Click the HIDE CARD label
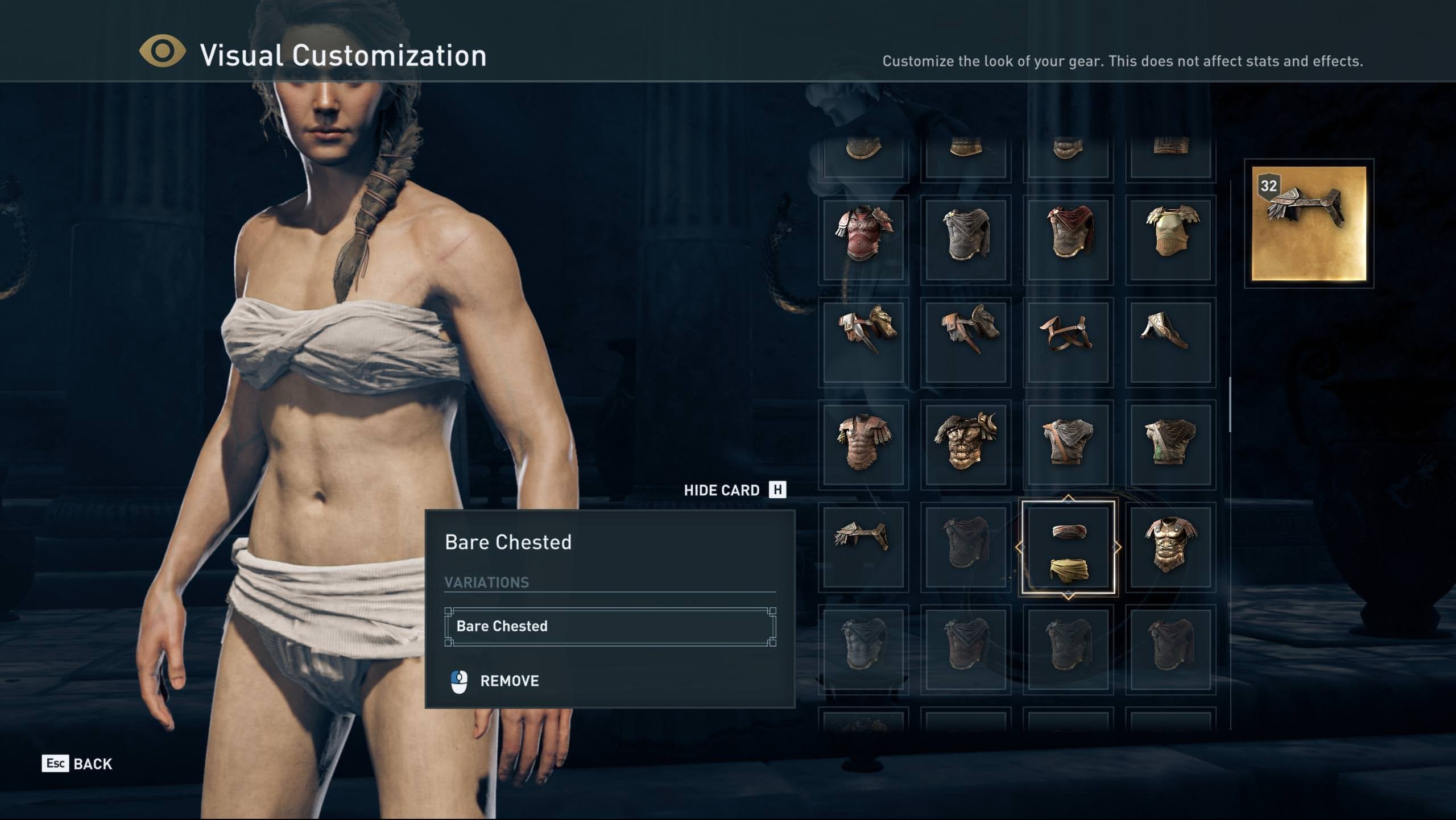This screenshot has width=1456, height=820. 721,490
